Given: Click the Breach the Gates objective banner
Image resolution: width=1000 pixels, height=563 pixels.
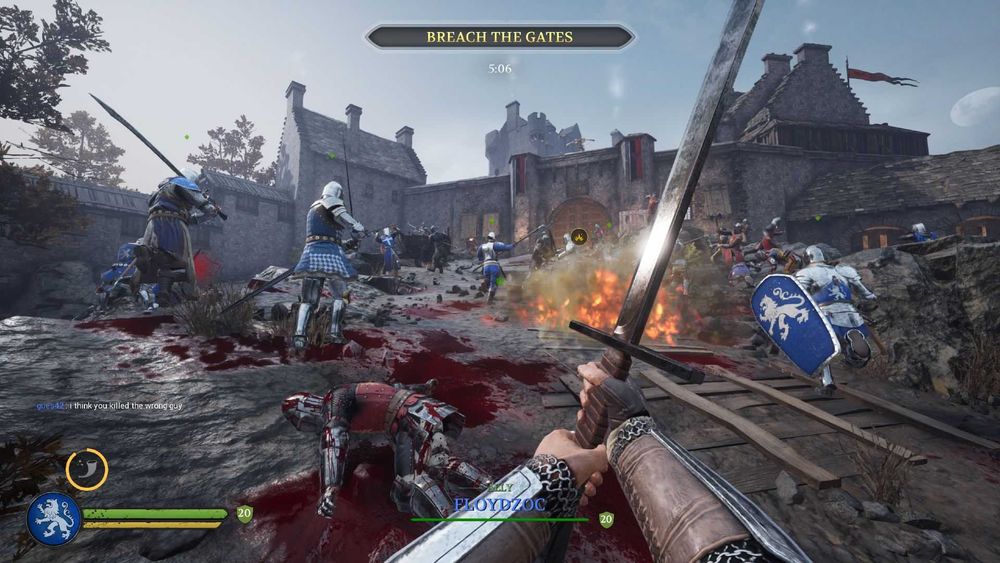Looking at the screenshot, I should point(499,37).
